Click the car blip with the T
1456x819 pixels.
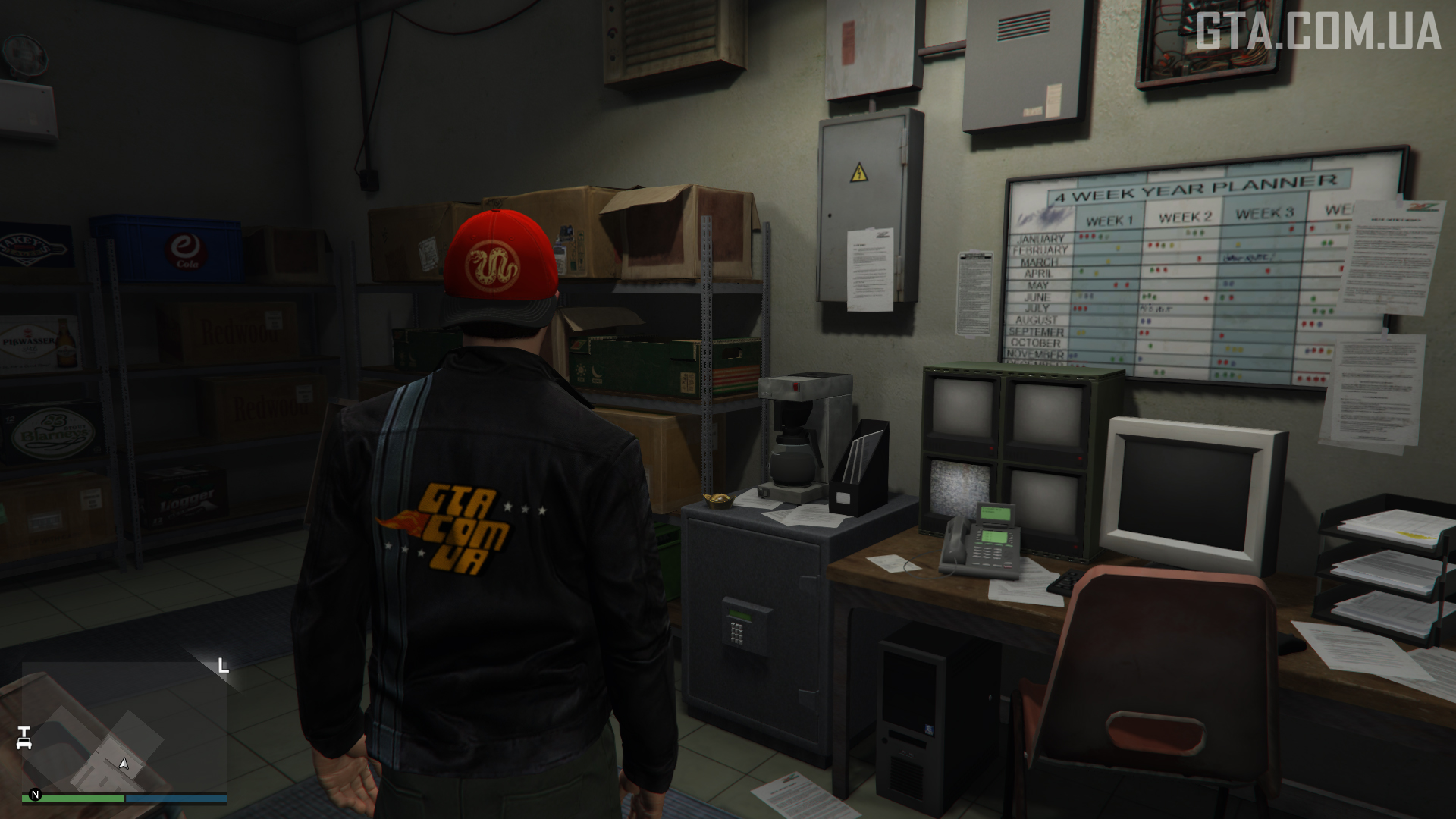point(24,737)
